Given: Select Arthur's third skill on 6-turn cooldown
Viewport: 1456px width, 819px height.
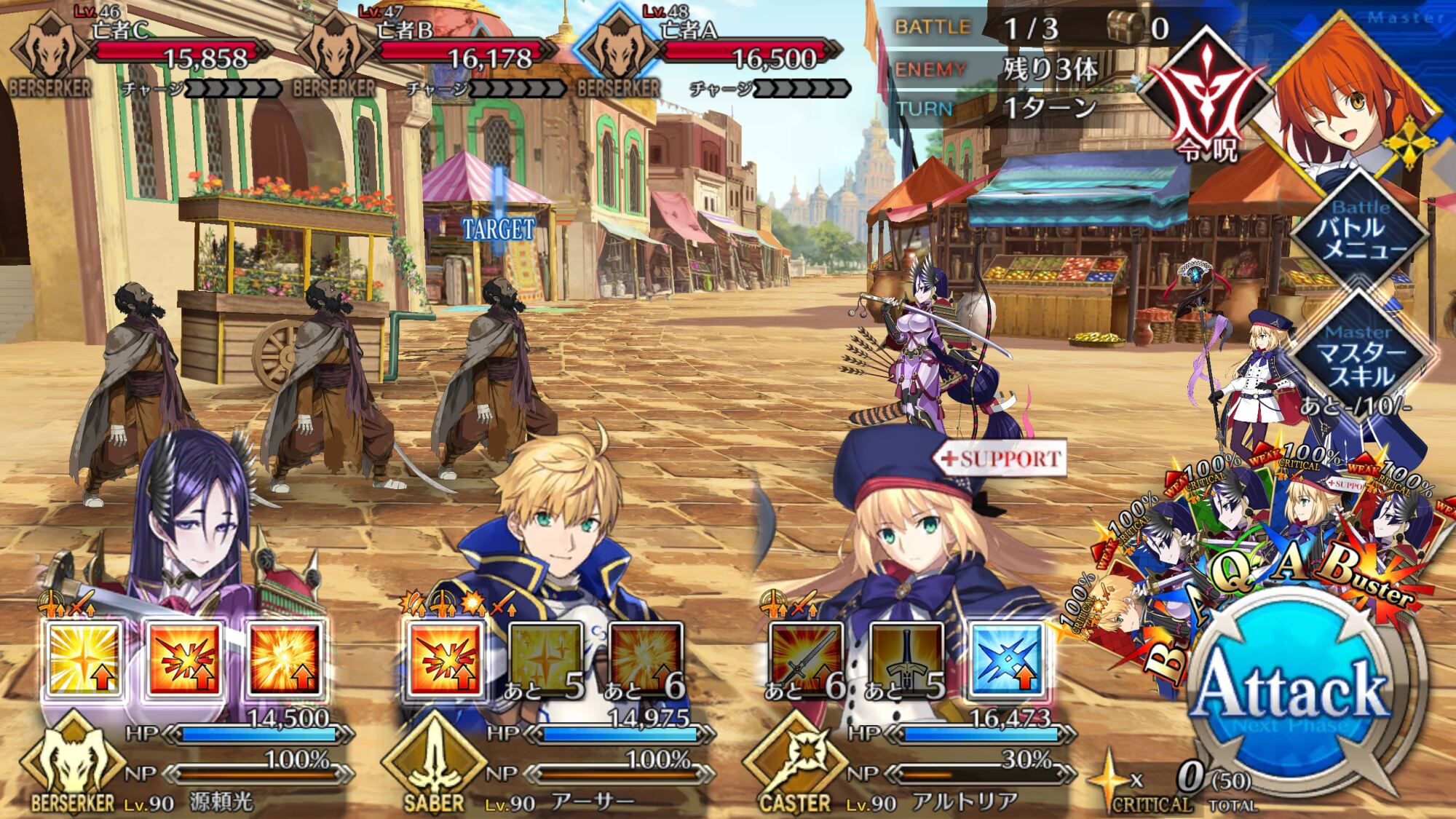Looking at the screenshot, I should (646, 660).
